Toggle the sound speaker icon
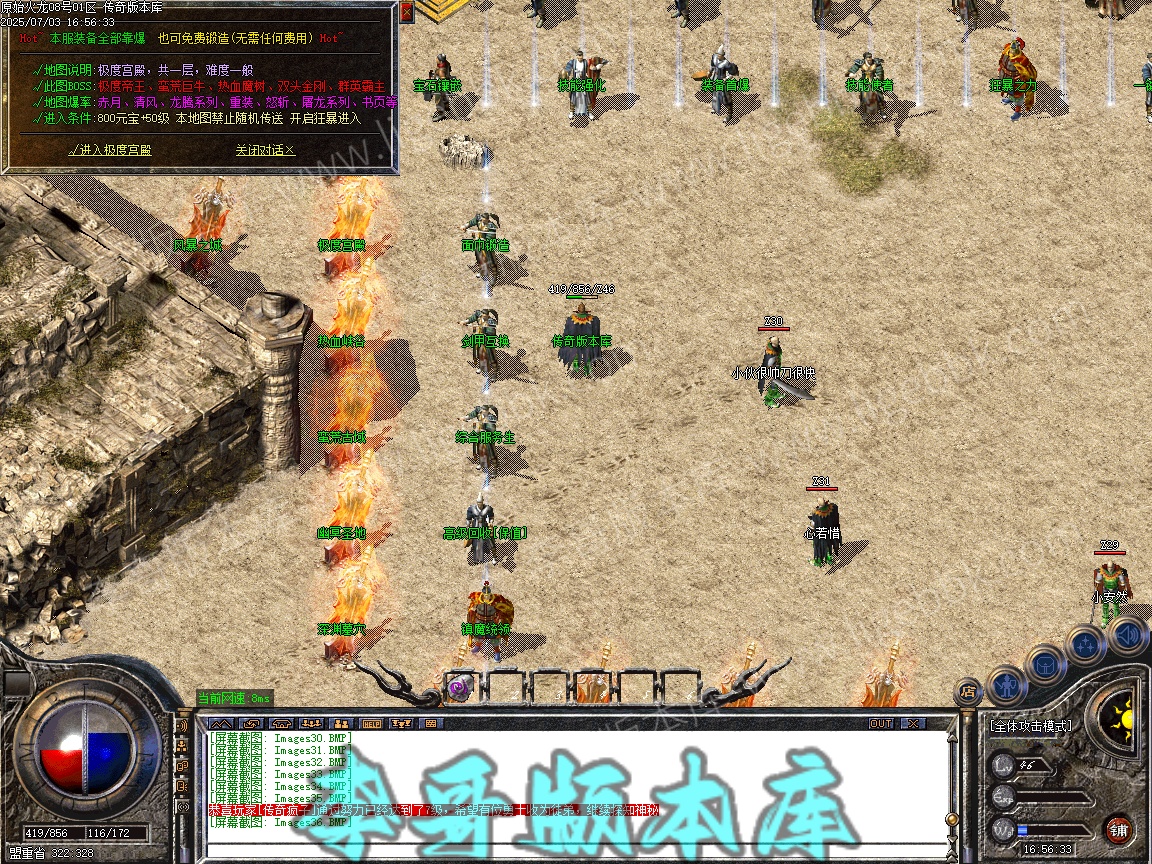This screenshot has width=1152, height=864. click(x=1127, y=634)
